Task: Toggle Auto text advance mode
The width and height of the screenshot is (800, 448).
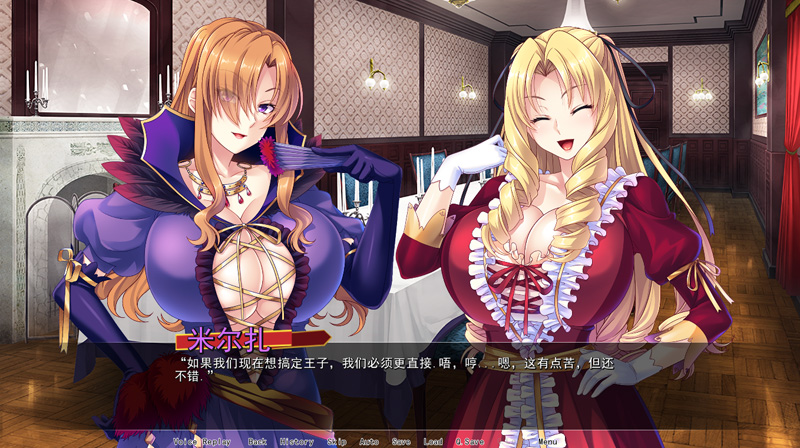Action: click(x=369, y=441)
